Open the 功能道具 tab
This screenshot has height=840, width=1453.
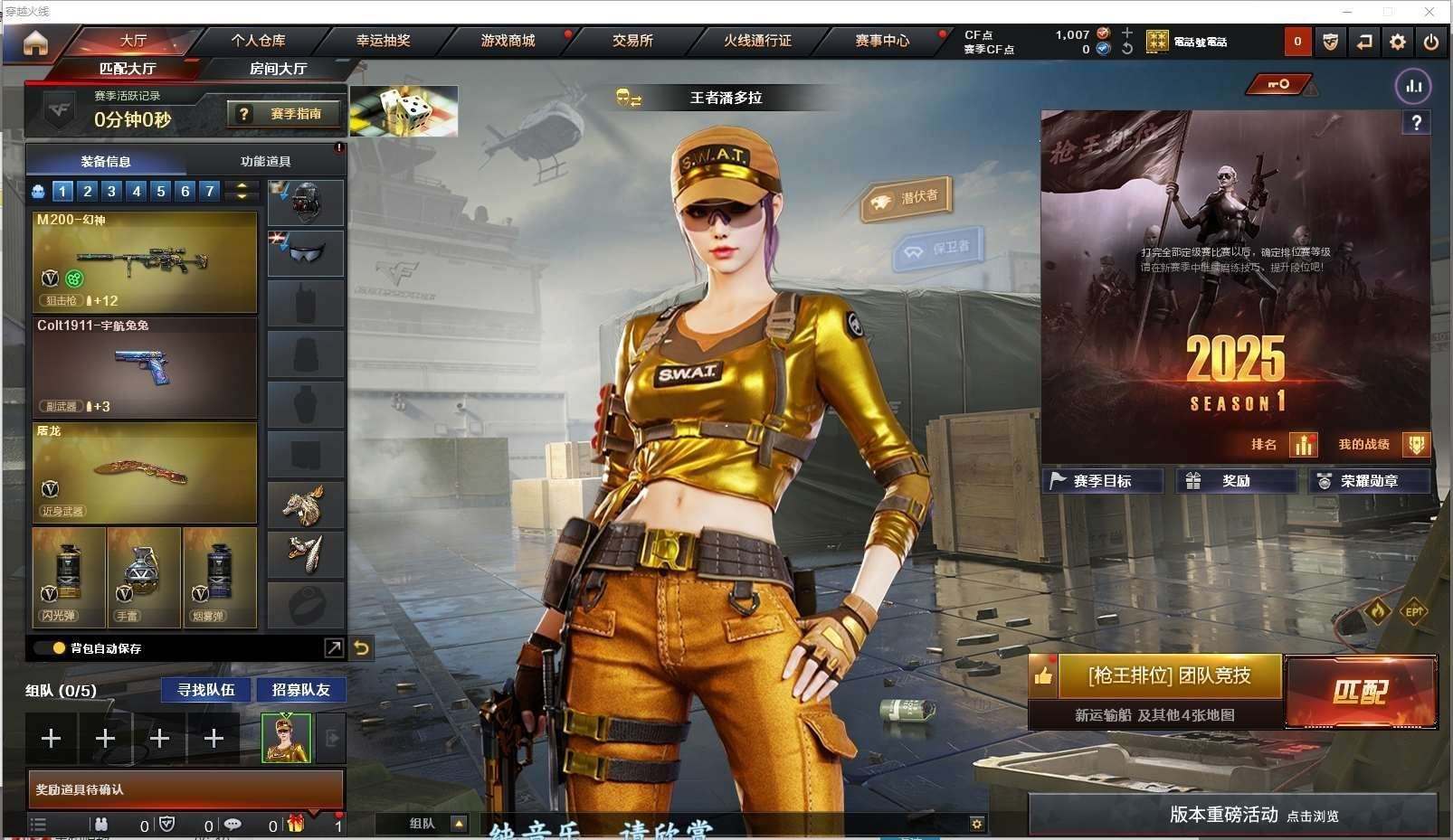pyautogui.click(x=265, y=161)
